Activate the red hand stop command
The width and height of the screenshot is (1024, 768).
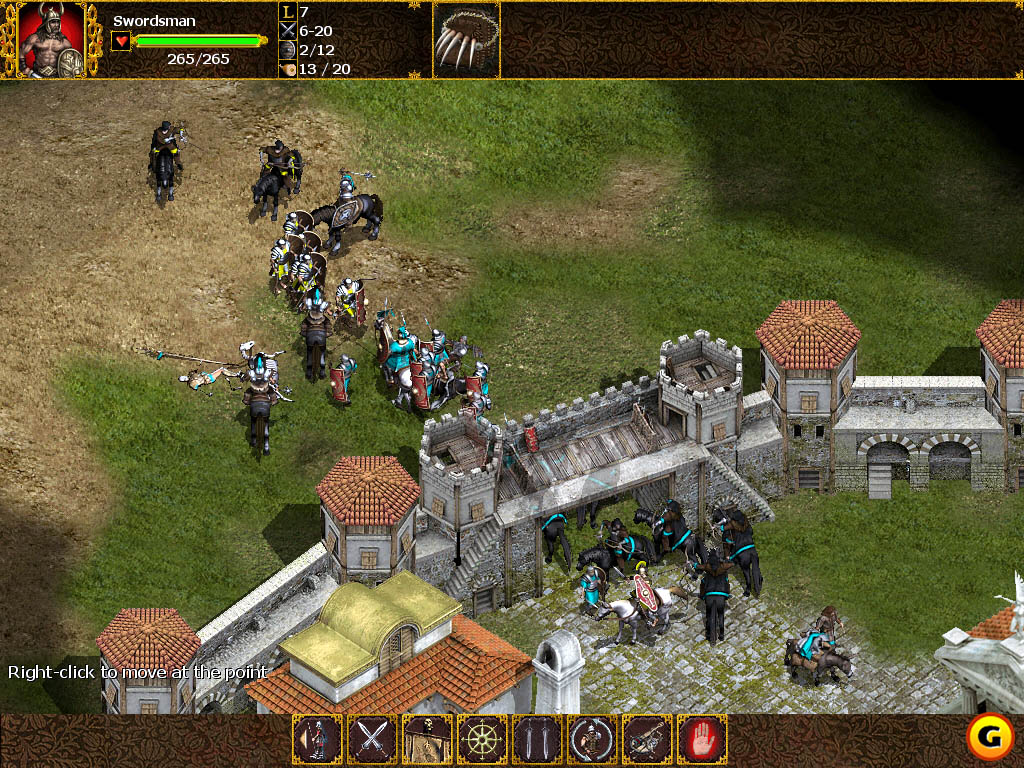coord(702,740)
